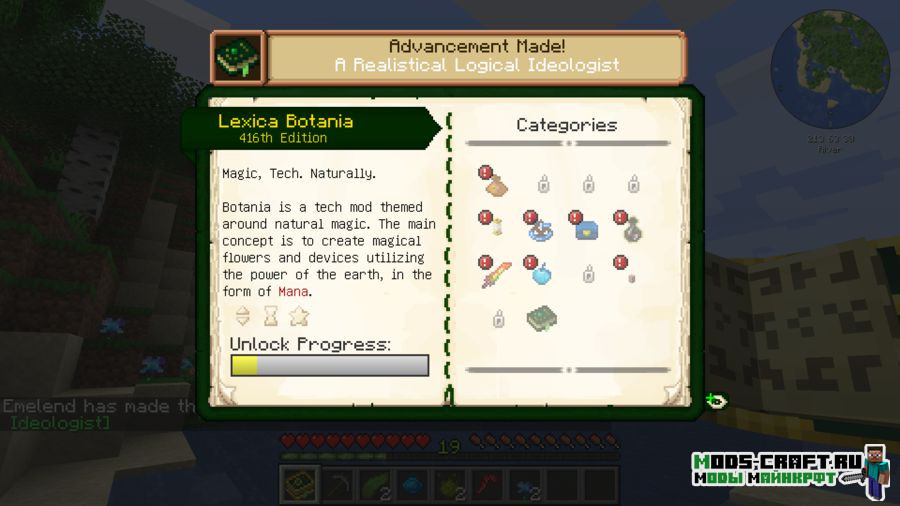
Task: Select the candle scroll category icon
Action: 496,229
